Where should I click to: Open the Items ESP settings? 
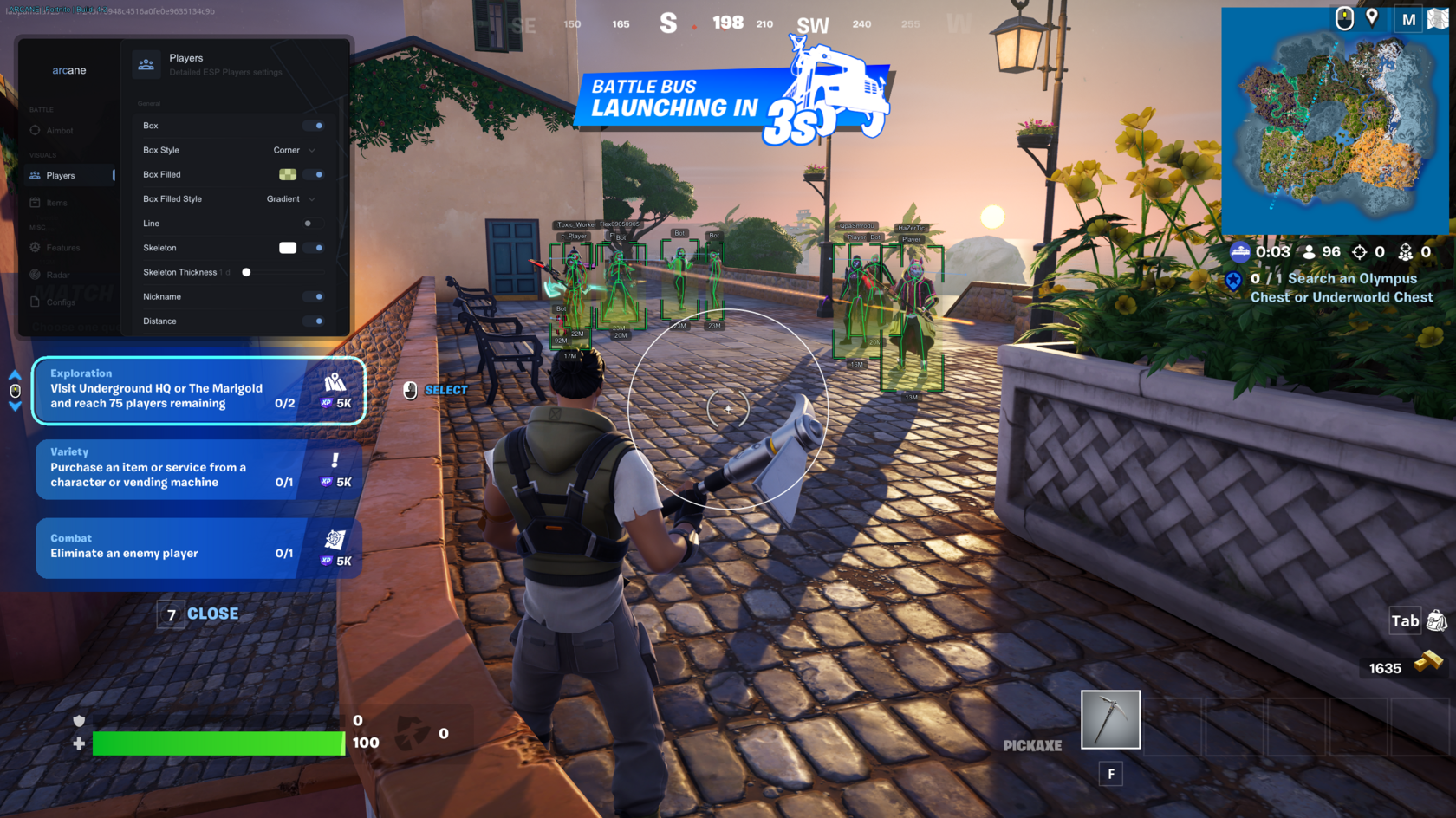[57, 202]
